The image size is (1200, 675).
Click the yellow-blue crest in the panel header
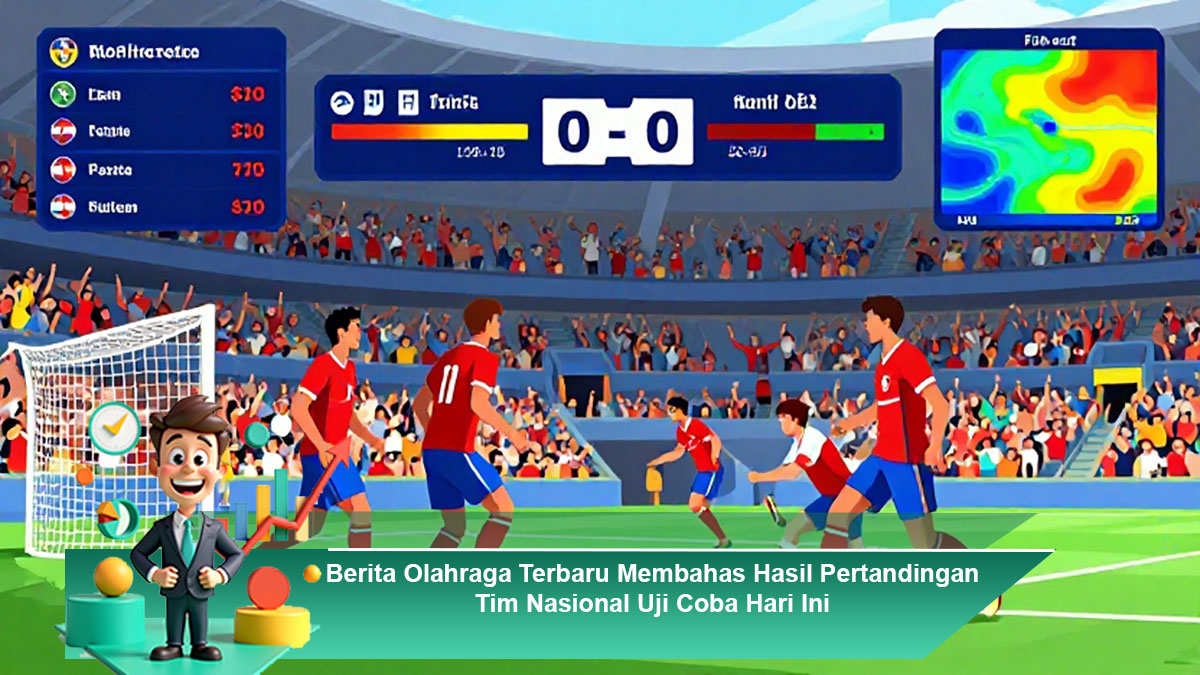pyautogui.click(x=63, y=52)
